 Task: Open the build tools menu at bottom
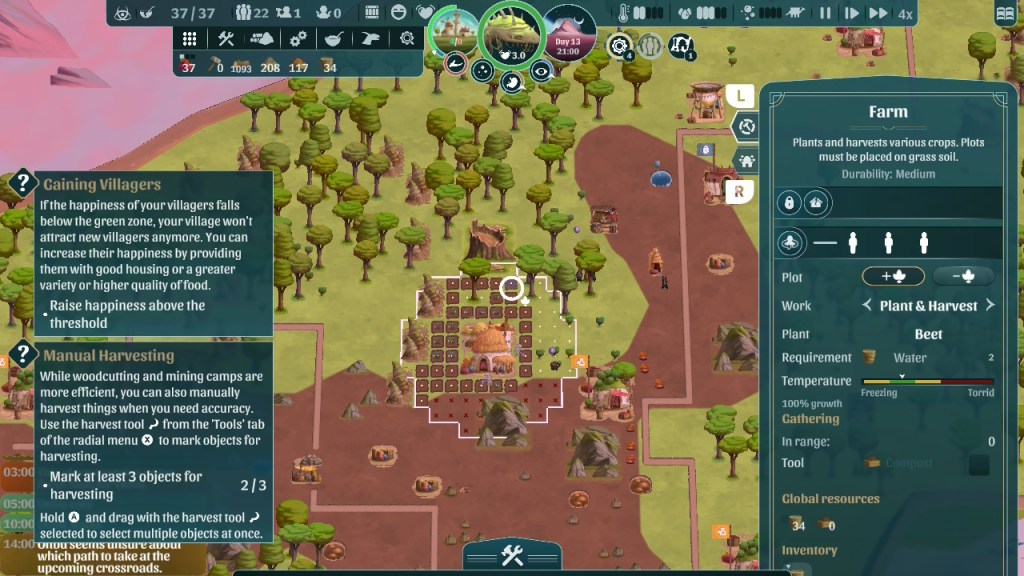coord(512,556)
